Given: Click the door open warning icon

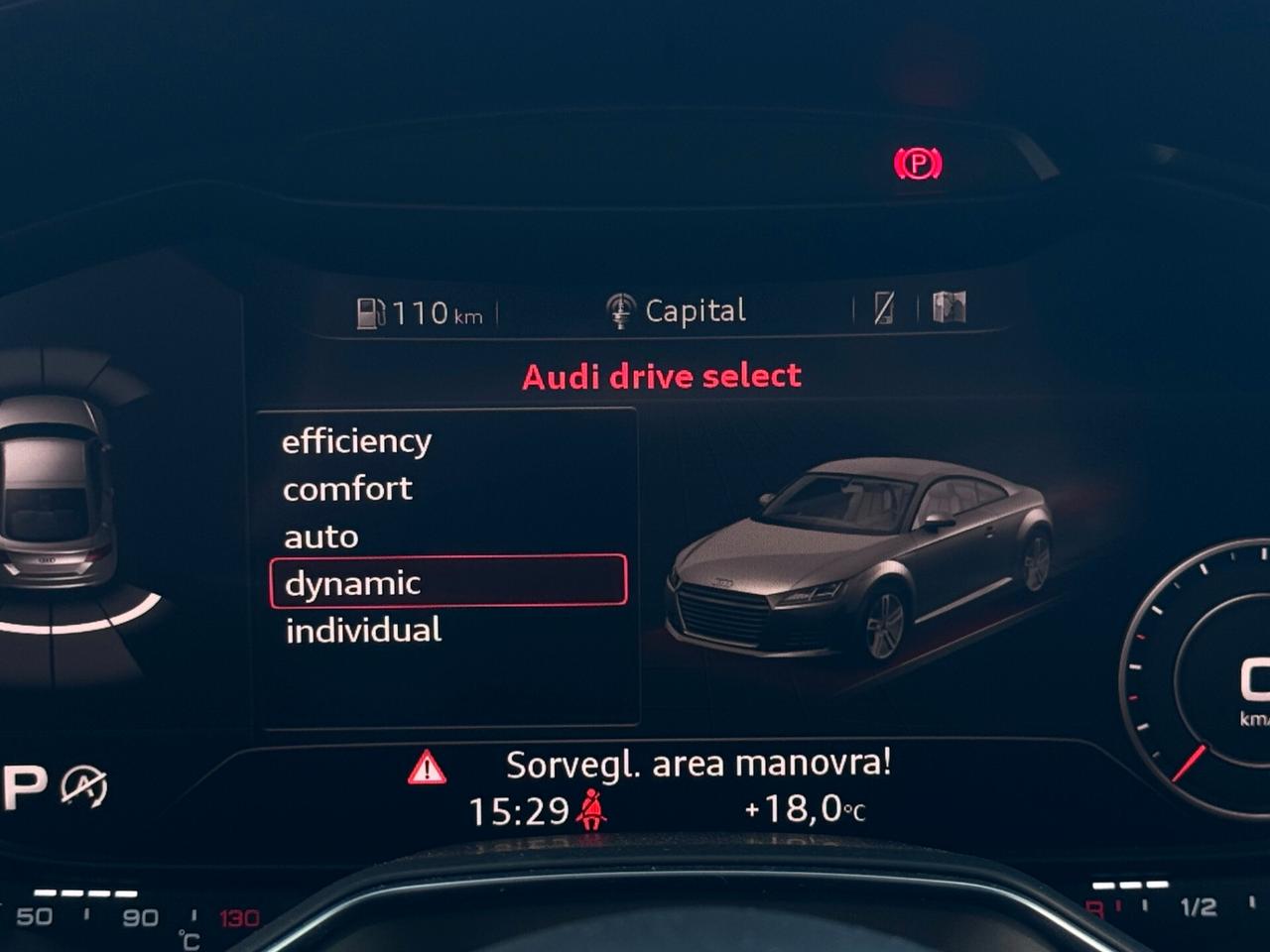Looking at the screenshot, I should pos(951,307).
